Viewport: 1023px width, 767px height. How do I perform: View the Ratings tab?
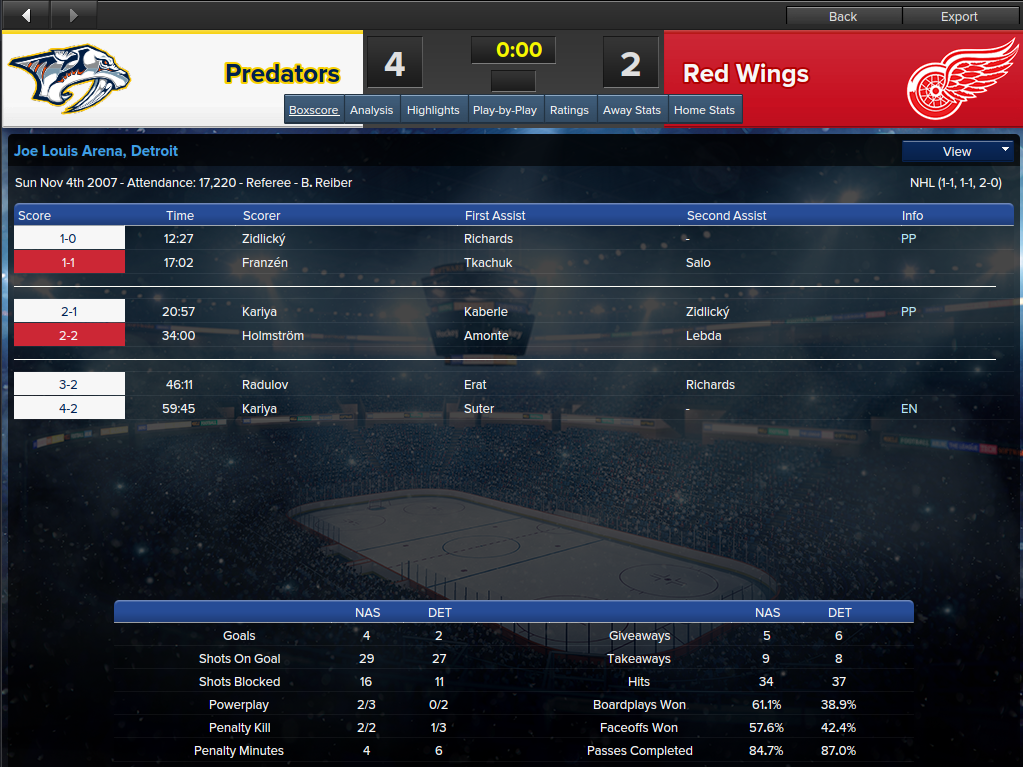(x=569, y=110)
